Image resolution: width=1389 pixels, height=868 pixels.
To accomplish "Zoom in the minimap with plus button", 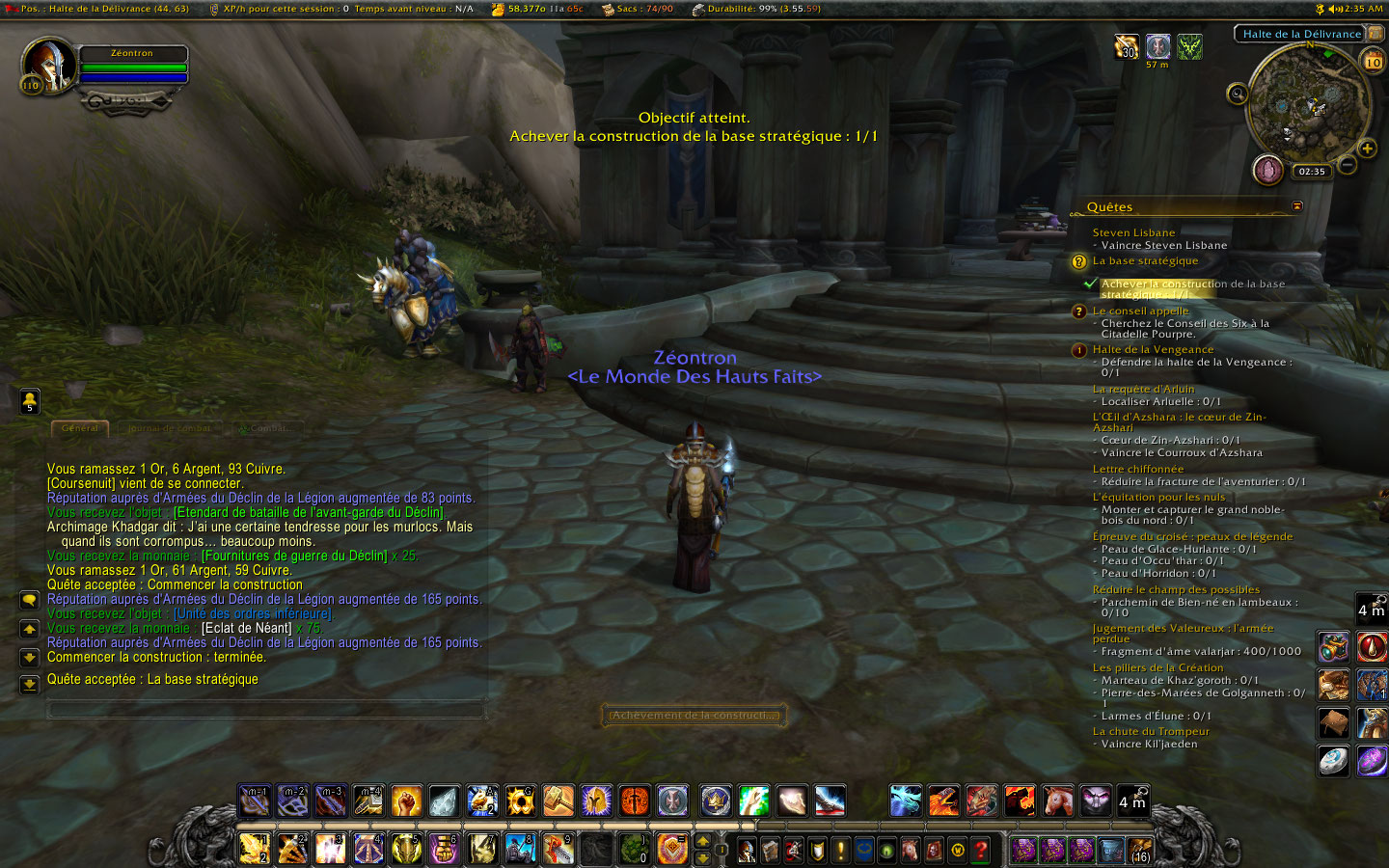I will click(x=1367, y=149).
